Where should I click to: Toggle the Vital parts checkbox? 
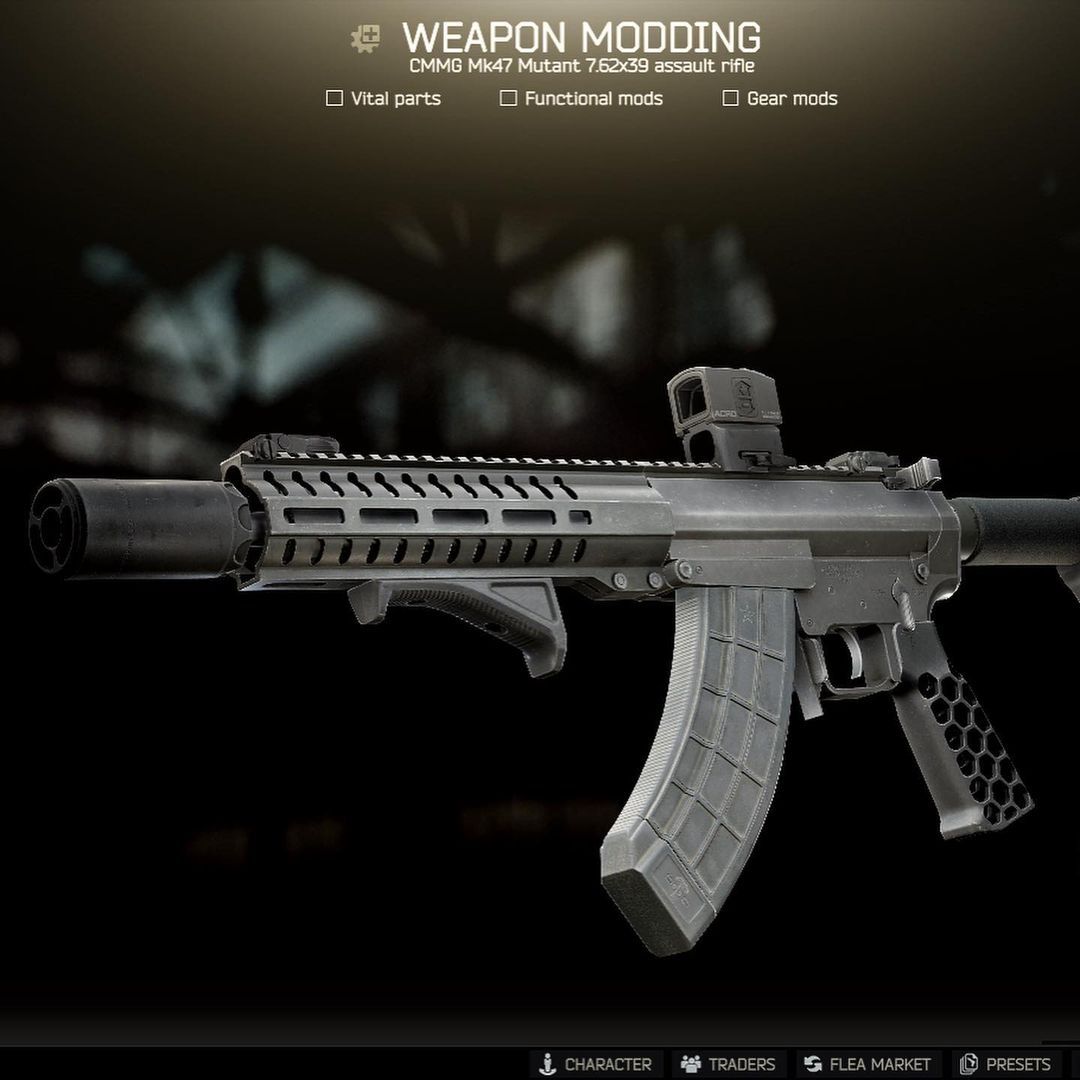[x=335, y=98]
